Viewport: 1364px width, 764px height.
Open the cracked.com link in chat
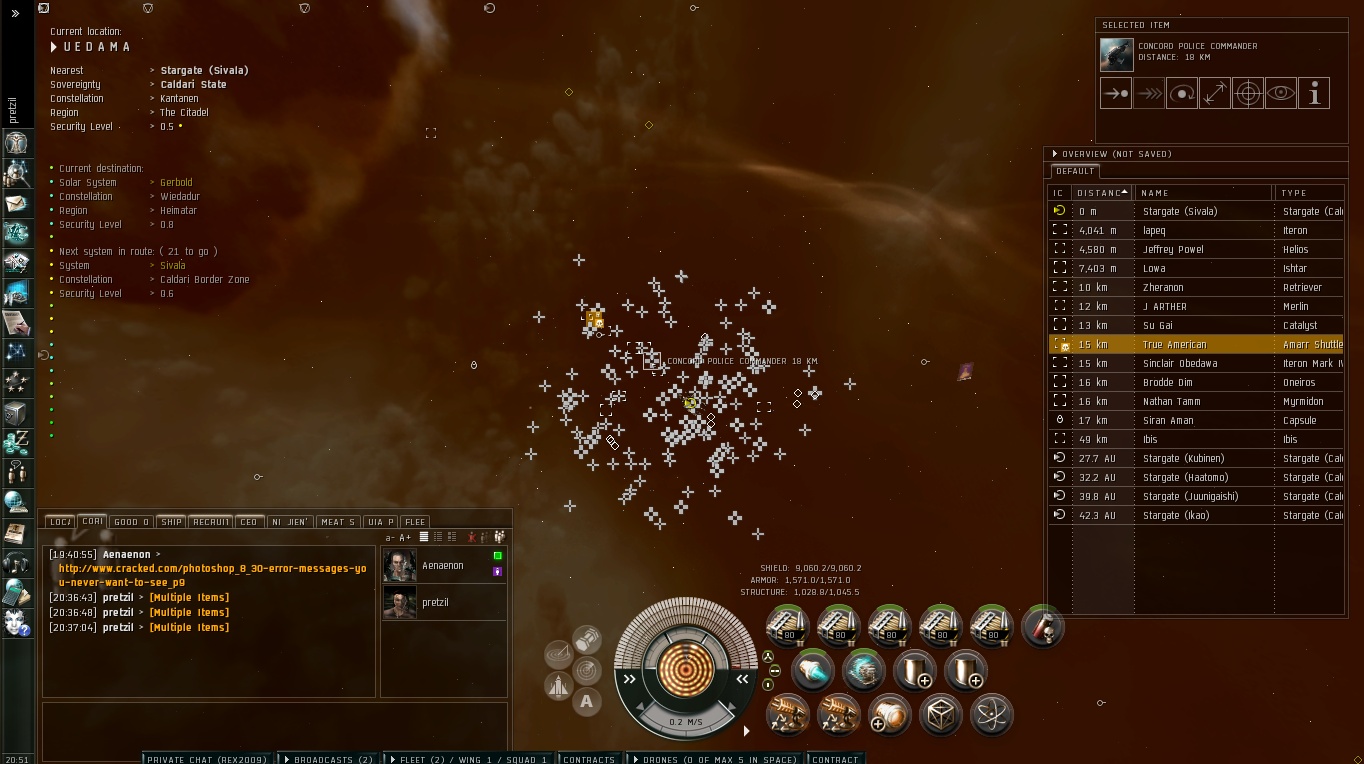(212, 575)
